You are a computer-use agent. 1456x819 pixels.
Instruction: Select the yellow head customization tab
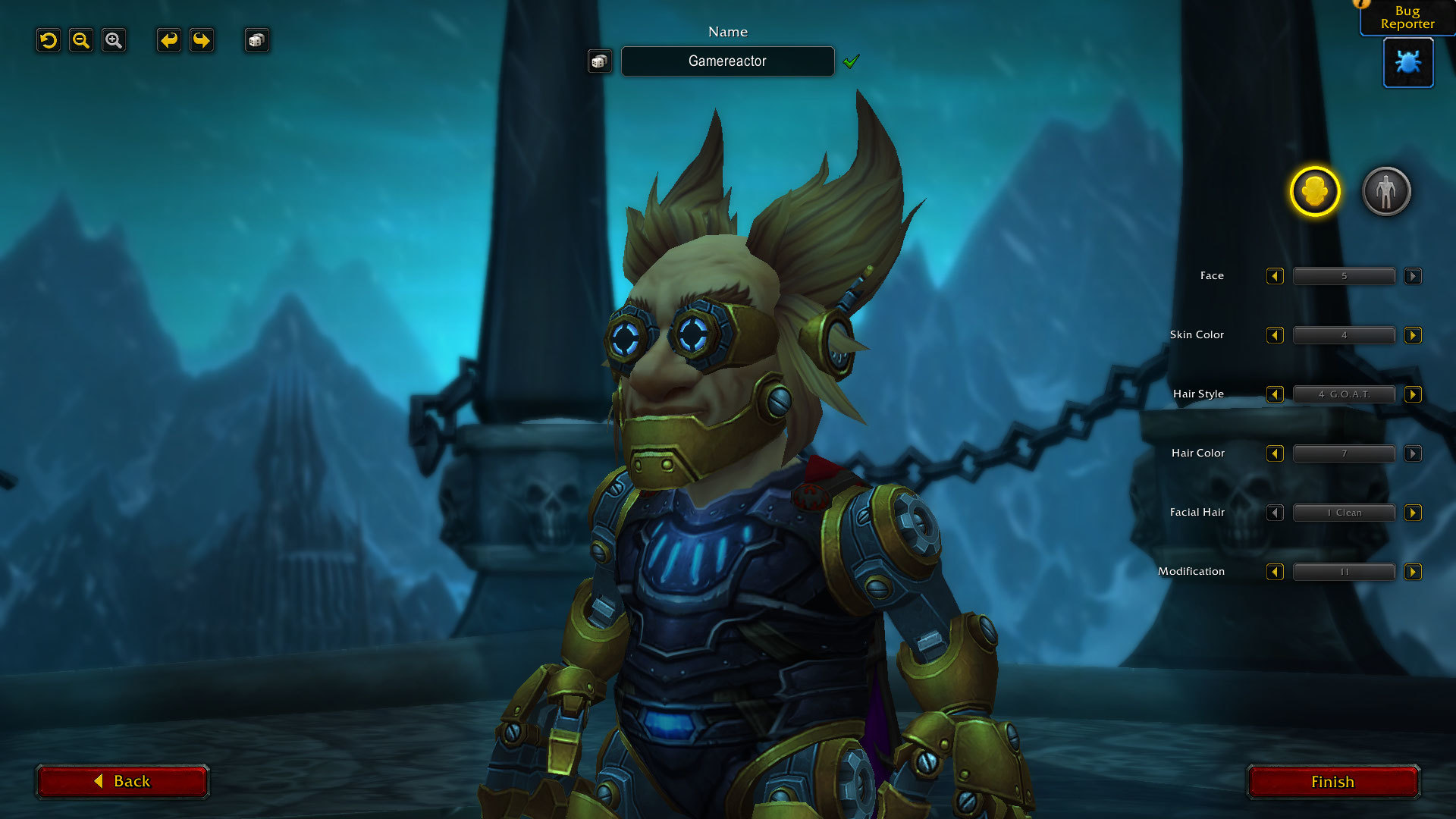coord(1314,191)
